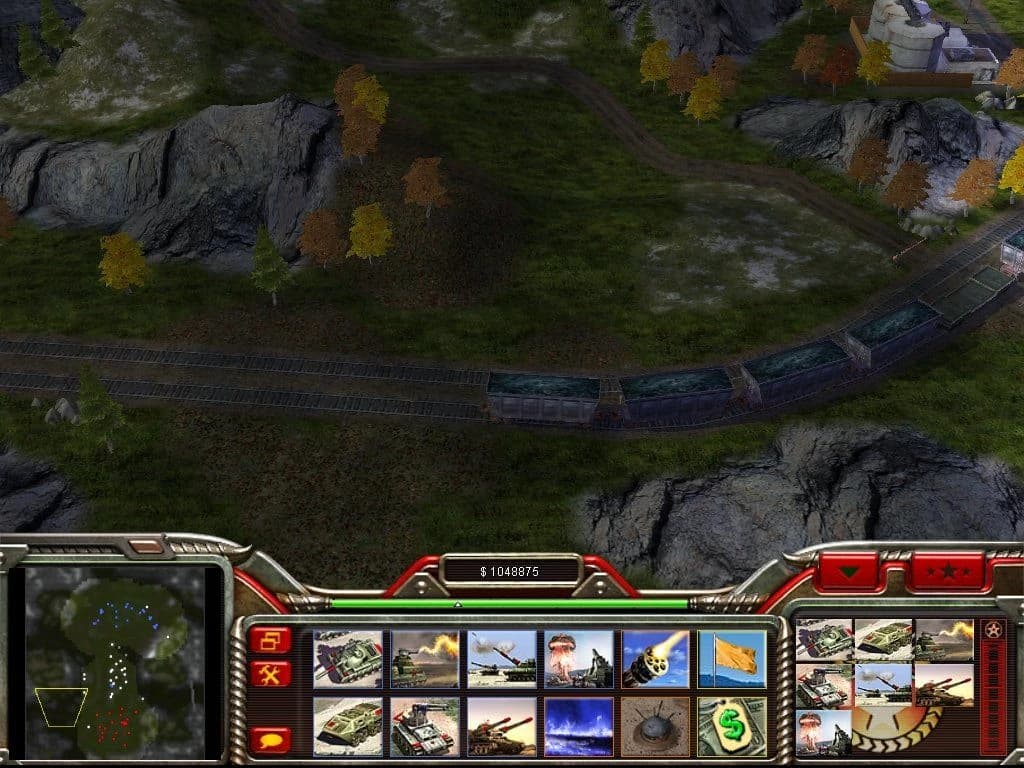
Task: Select the blue glowing horizon icon
Action: coord(578,726)
